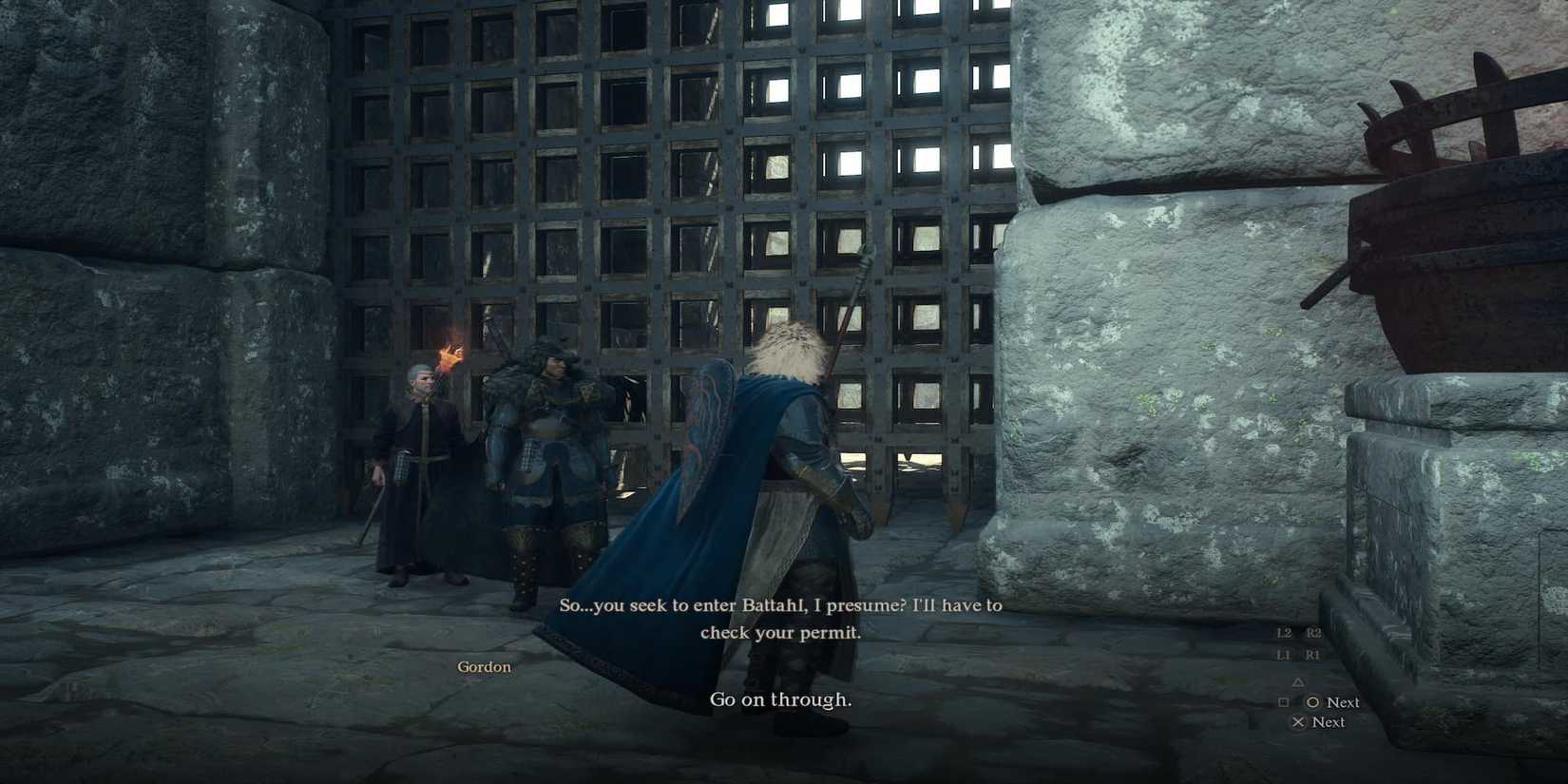Click the 'Next' label beside Circle
This screenshot has width=1568, height=784.
1343,701
